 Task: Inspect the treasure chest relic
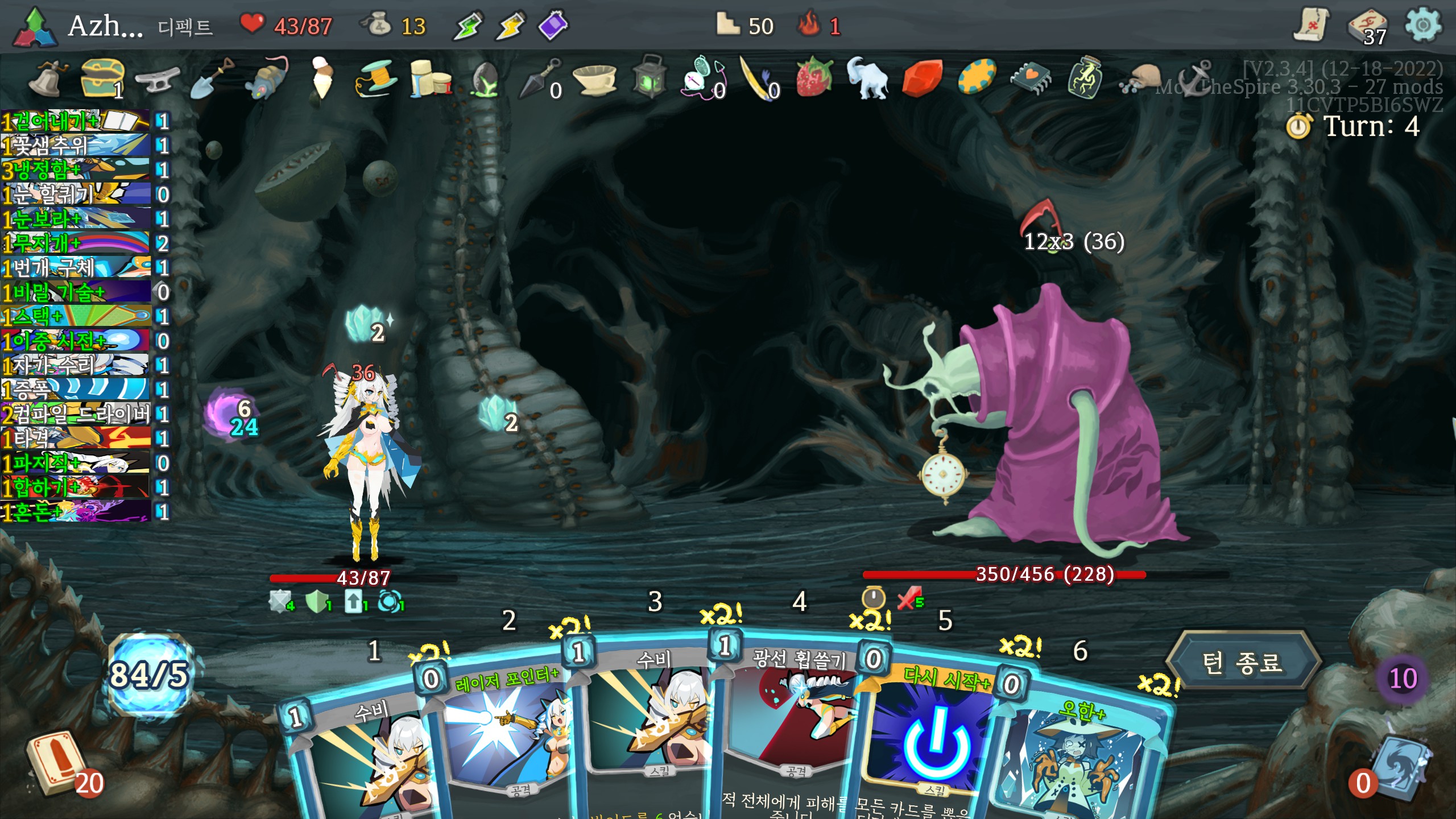(102, 77)
